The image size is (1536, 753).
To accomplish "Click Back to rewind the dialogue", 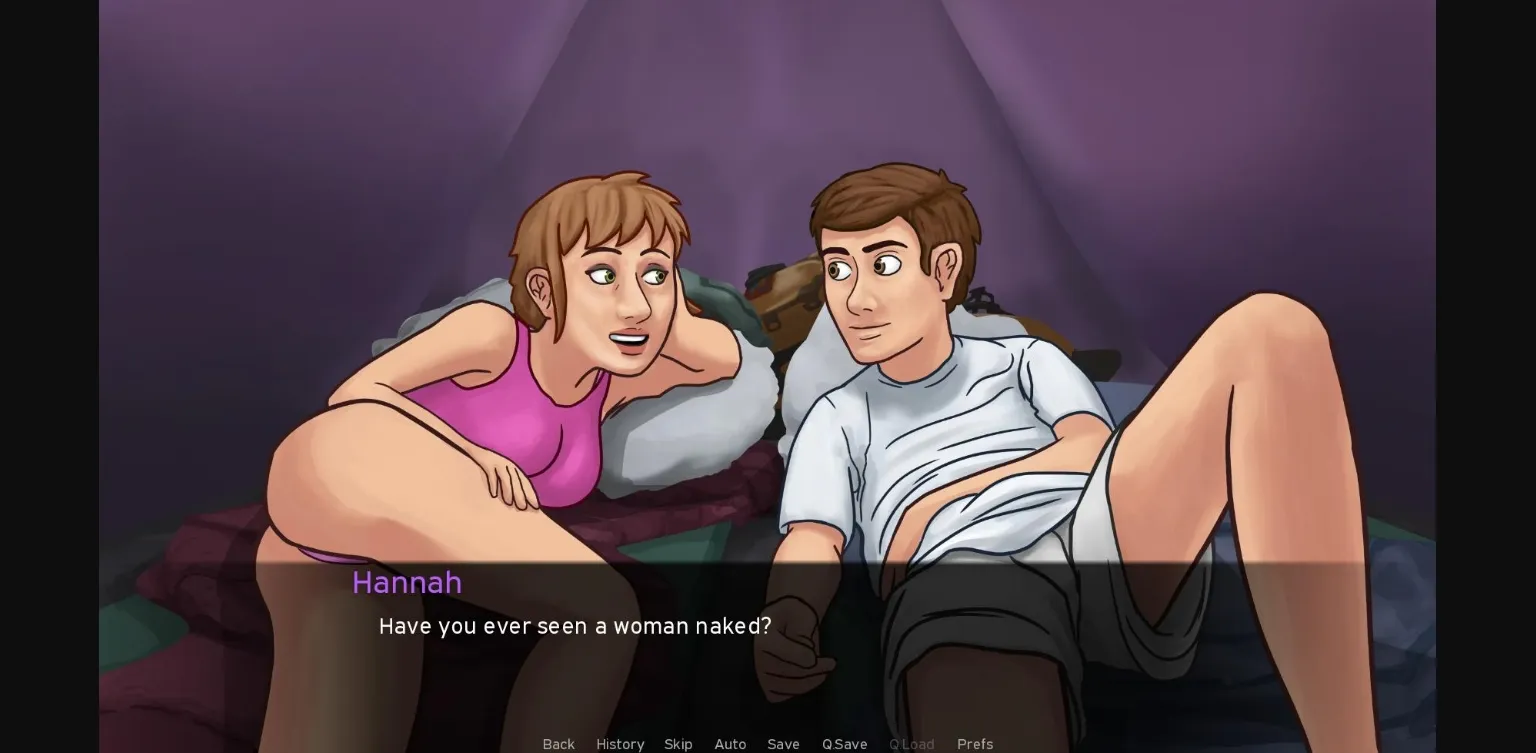I will click(558, 744).
